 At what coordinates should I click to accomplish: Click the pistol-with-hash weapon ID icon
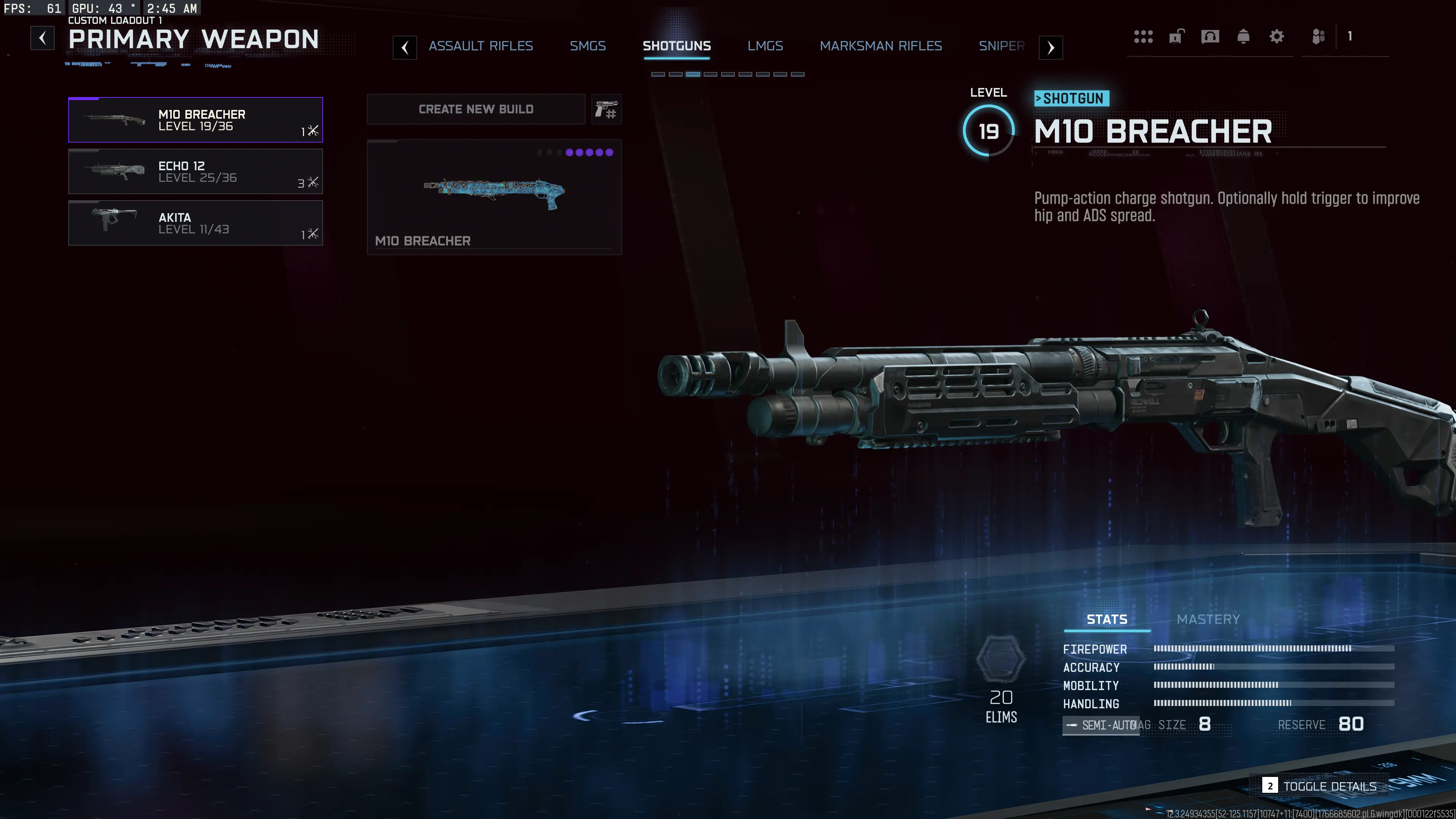click(606, 109)
